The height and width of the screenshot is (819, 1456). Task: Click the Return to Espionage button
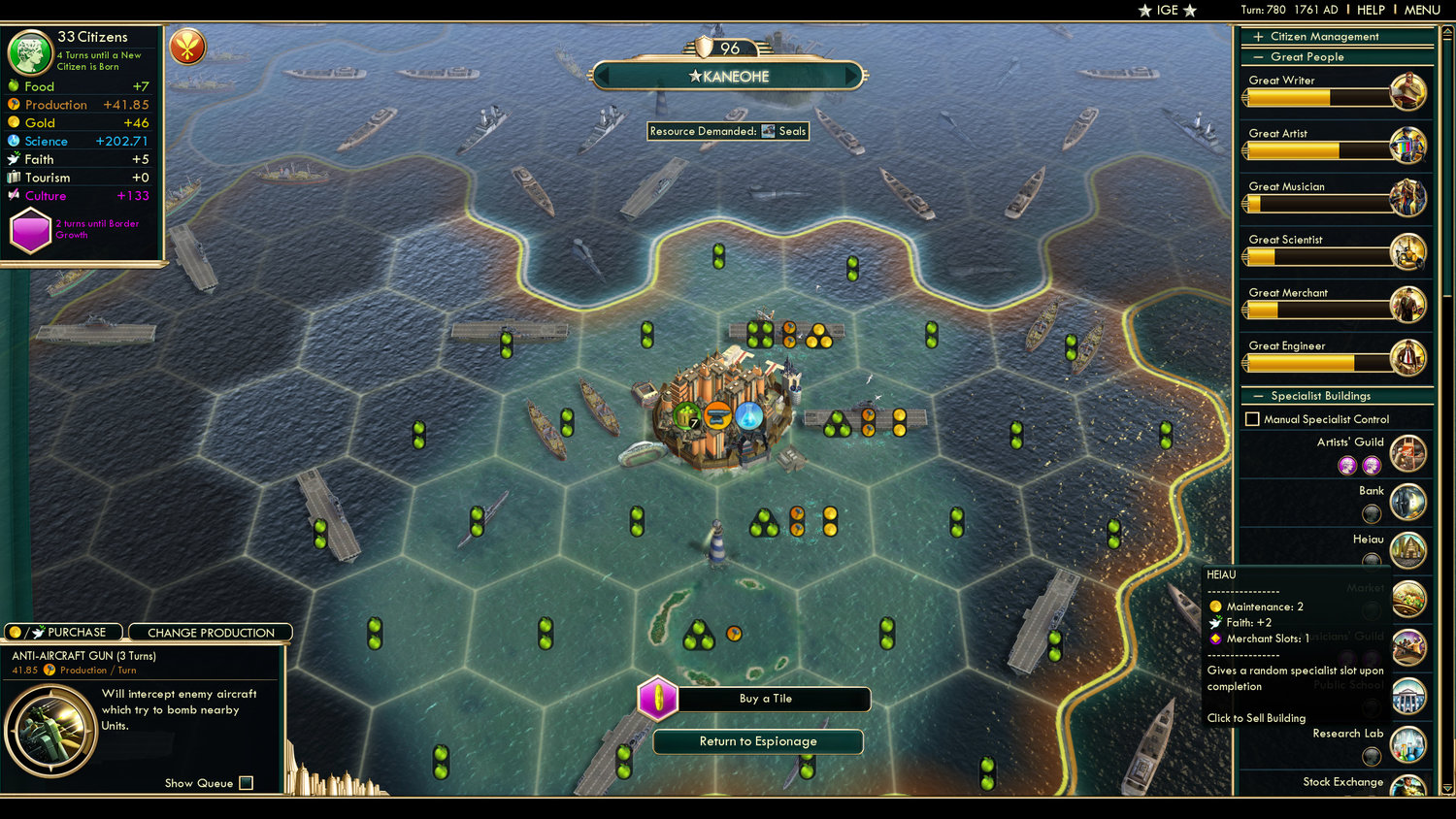pyautogui.click(x=757, y=741)
